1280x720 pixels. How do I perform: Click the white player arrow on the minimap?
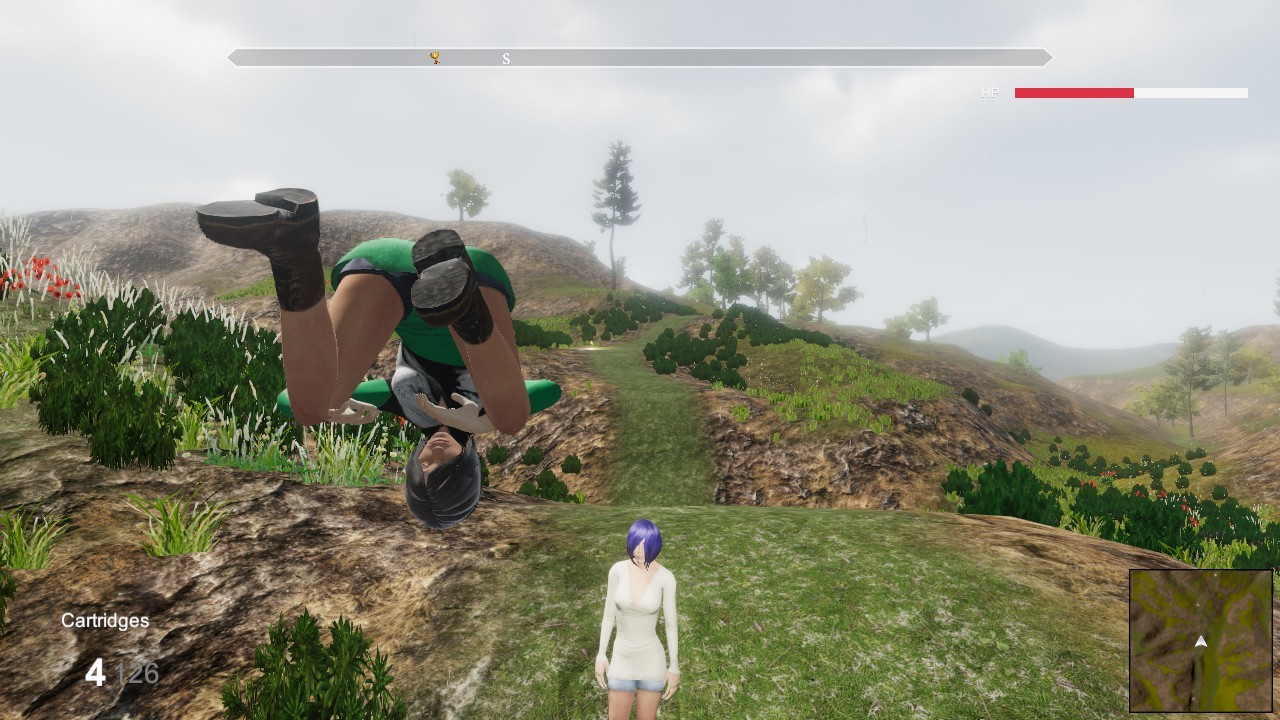(1200, 640)
